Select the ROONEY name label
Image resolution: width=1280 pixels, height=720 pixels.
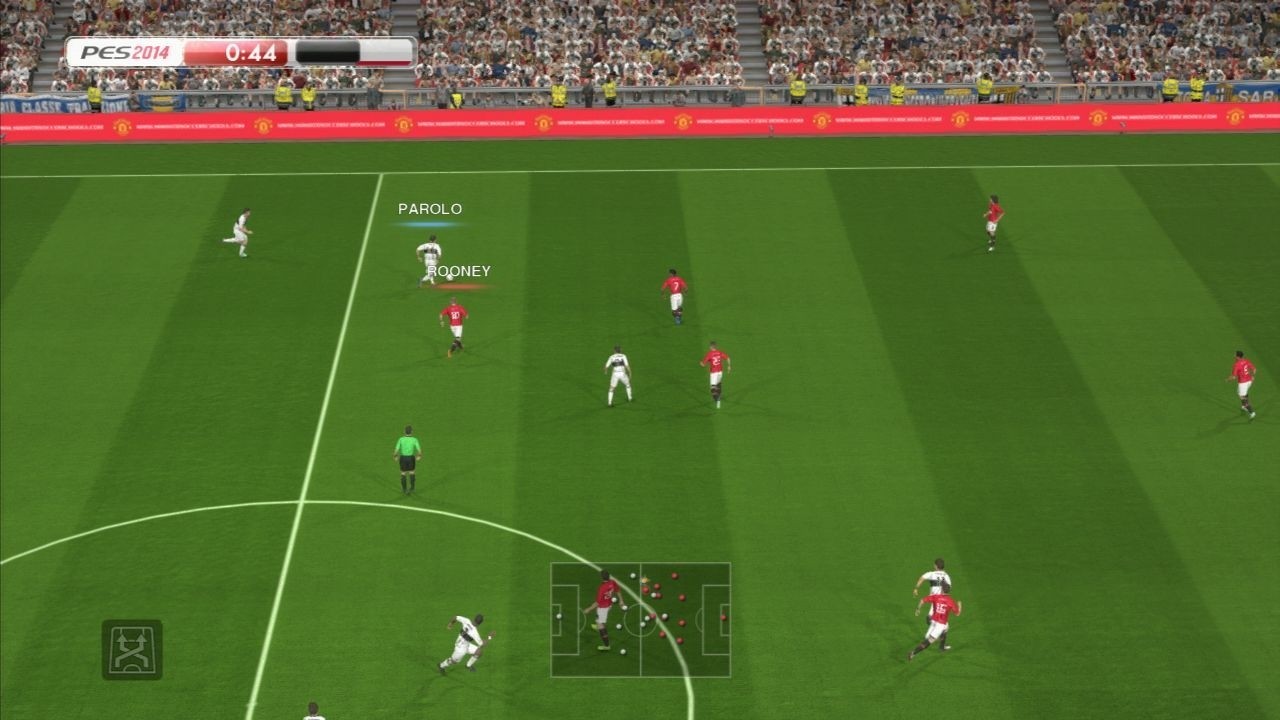click(x=461, y=268)
